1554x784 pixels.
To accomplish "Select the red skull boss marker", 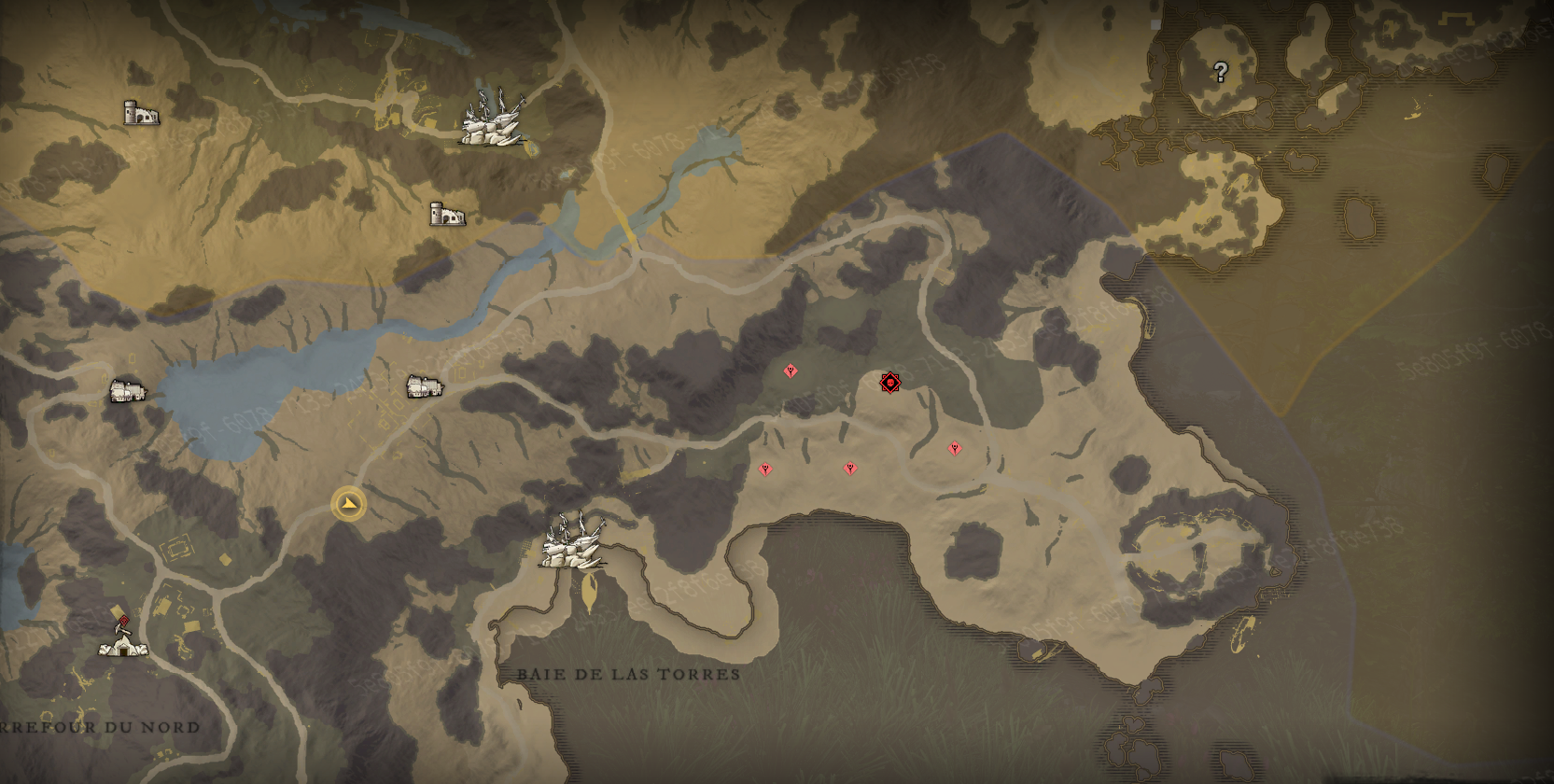I will pos(889,382).
